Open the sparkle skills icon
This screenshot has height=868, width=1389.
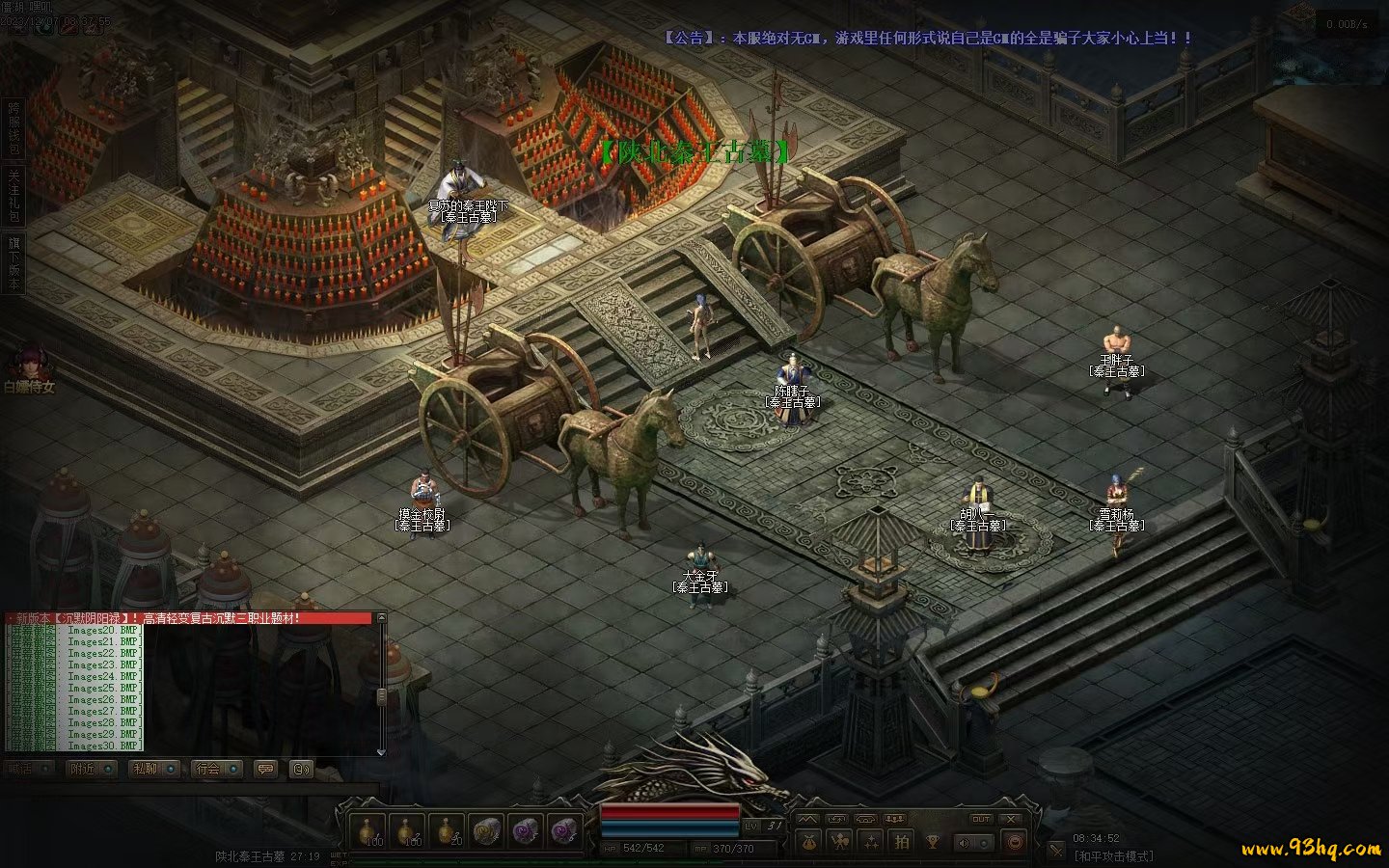871,842
